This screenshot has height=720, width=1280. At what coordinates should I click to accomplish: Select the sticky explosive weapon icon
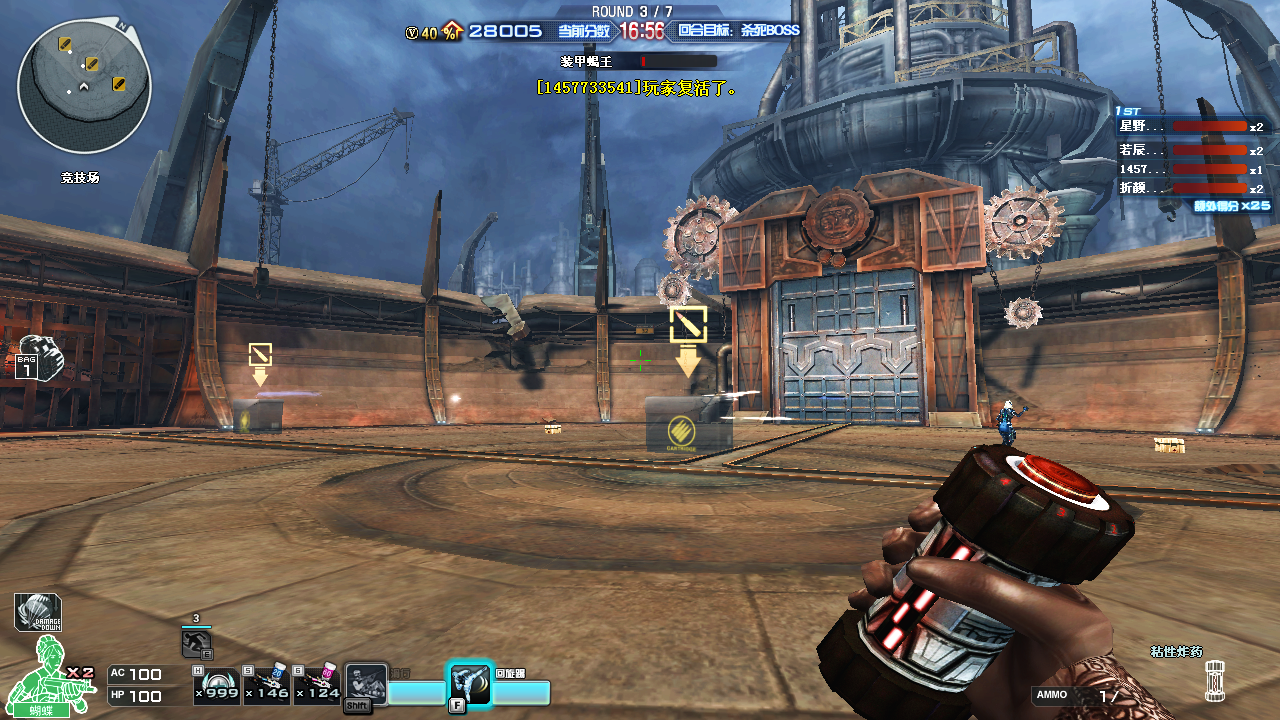click(1215, 680)
